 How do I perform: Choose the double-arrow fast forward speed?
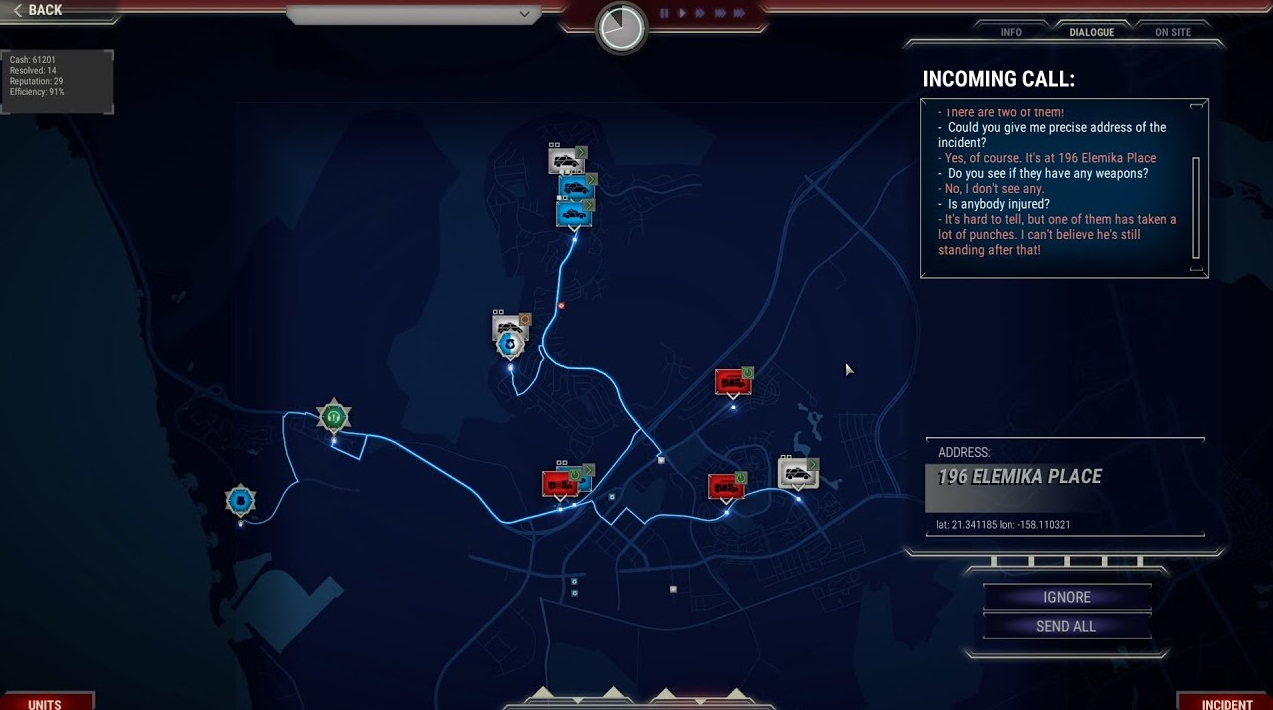pyautogui.click(x=700, y=13)
